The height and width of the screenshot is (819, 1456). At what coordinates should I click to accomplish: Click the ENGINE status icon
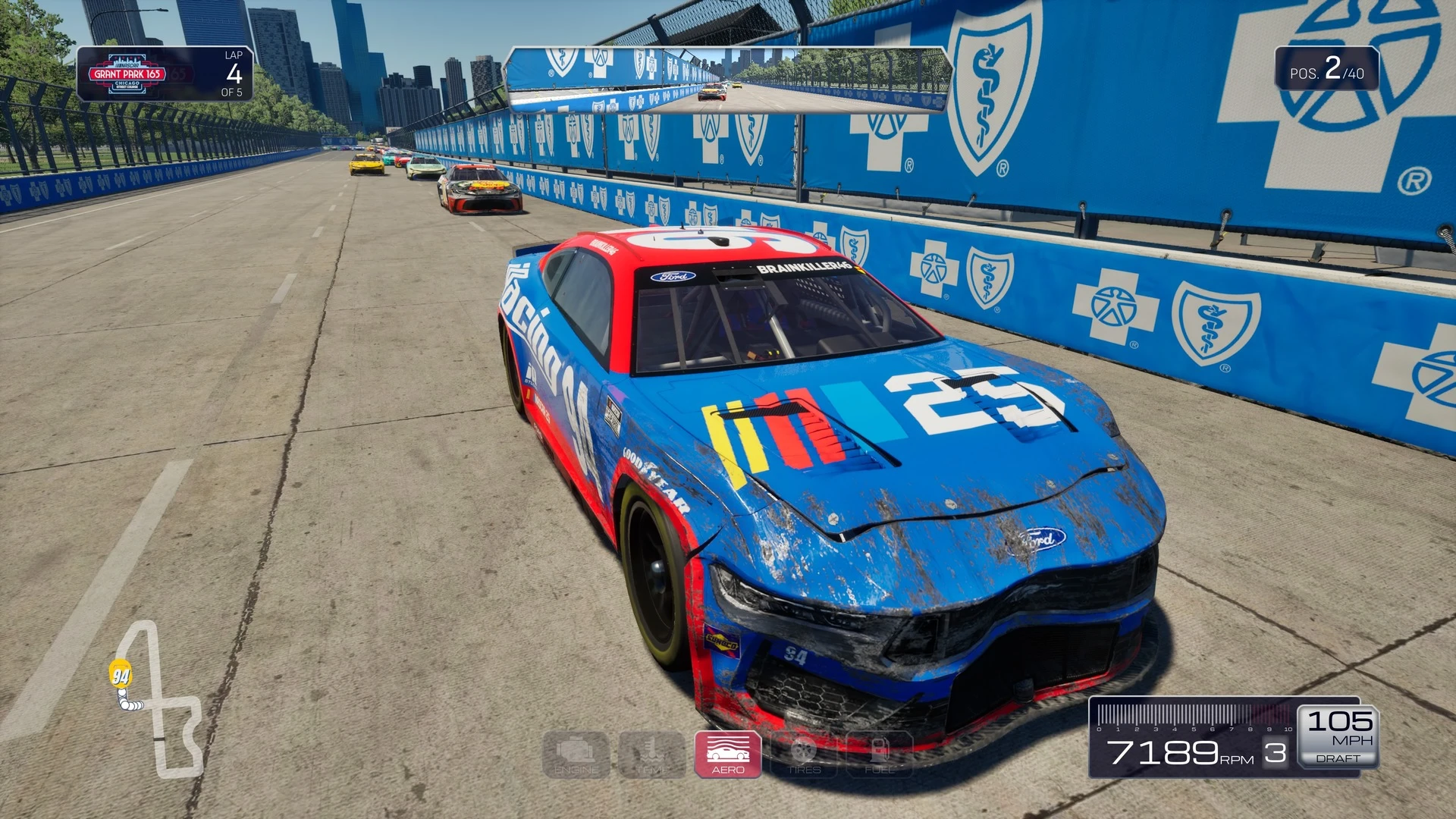click(576, 755)
